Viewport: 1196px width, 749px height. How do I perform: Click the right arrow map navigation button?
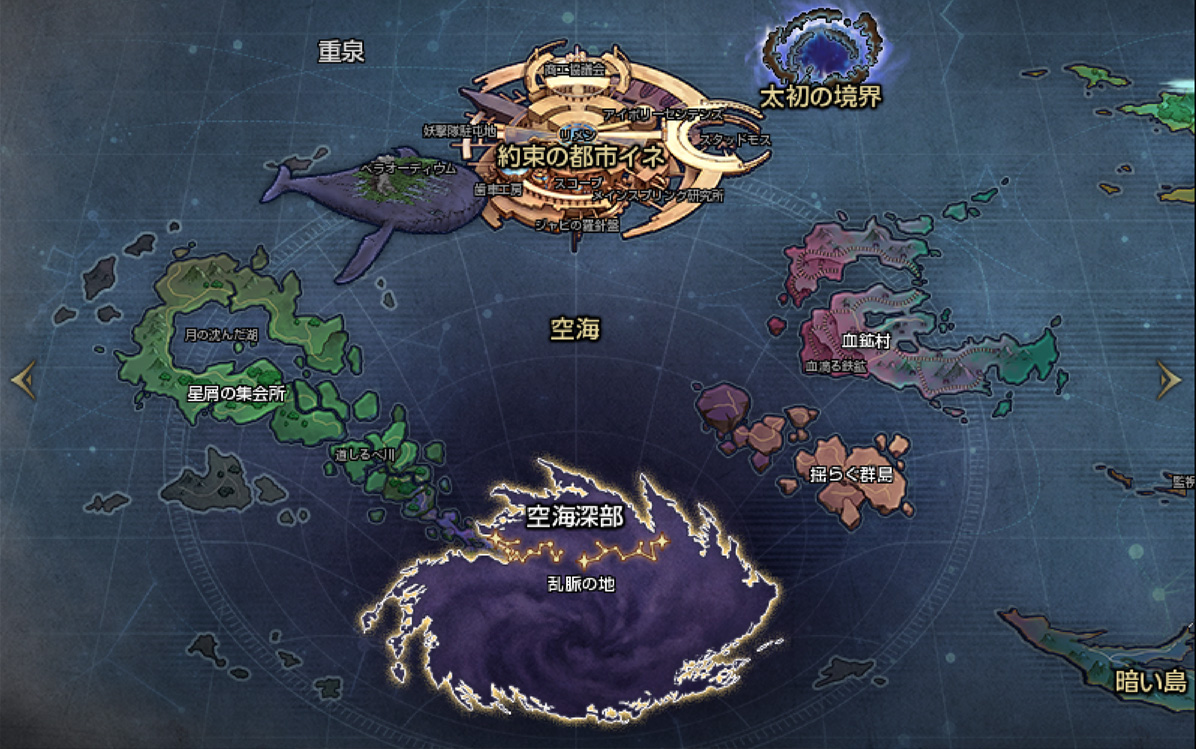coord(1169,379)
